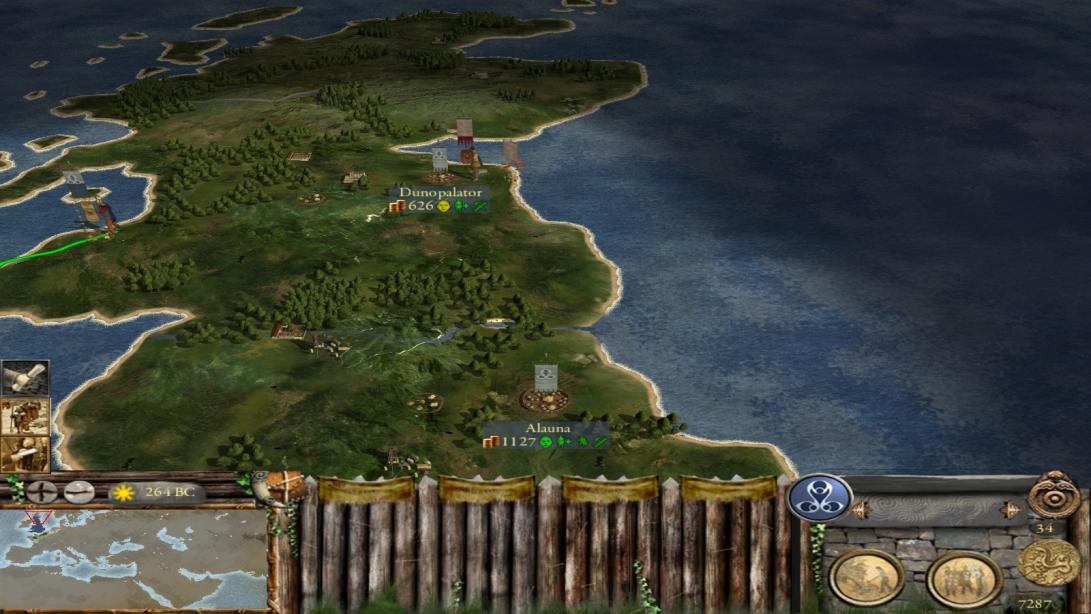1091x614 pixels.
Task: Open the top scroll event notification
Action: tap(24, 379)
